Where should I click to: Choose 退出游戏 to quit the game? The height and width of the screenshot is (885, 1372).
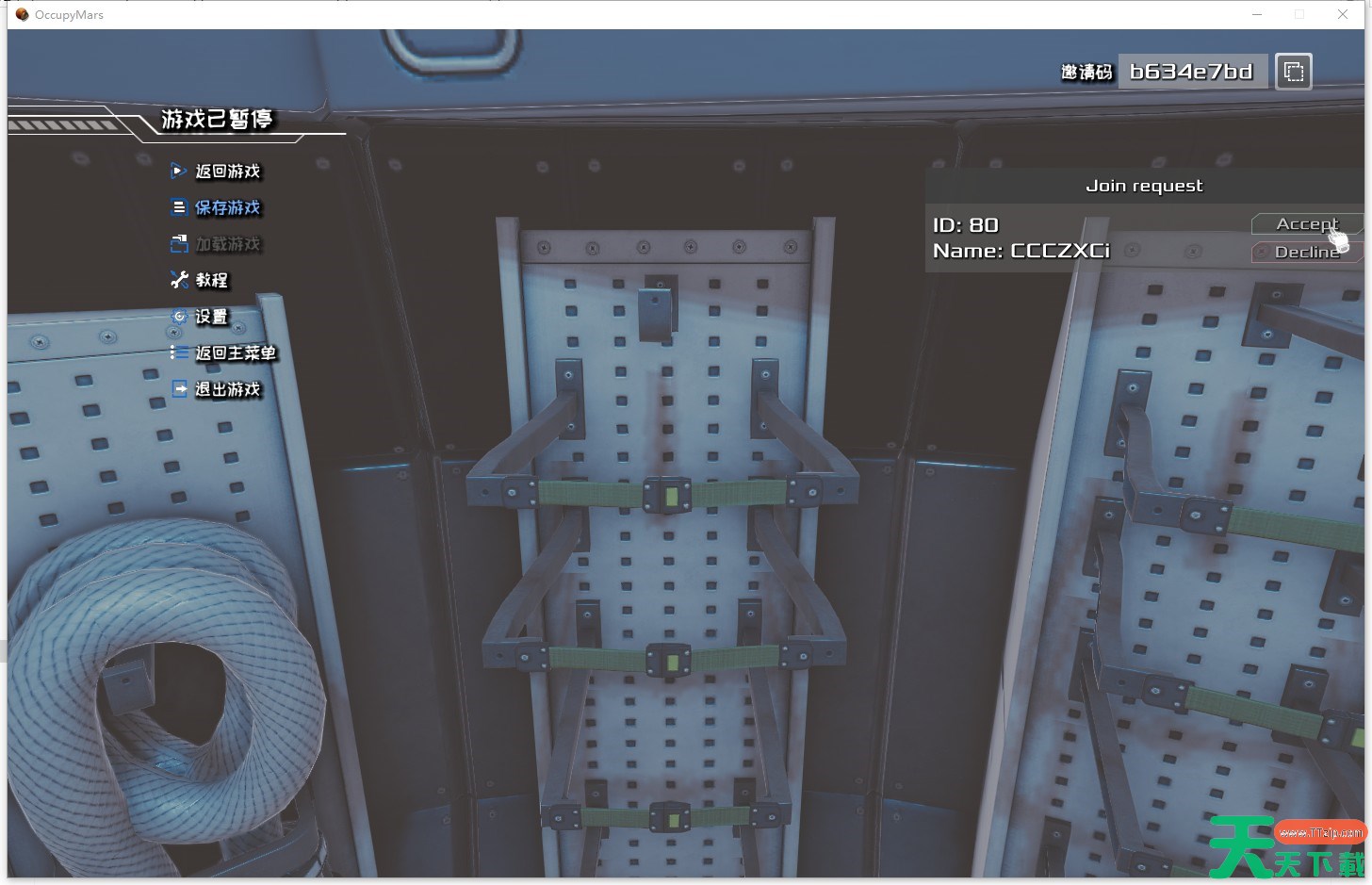(x=226, y=389)
